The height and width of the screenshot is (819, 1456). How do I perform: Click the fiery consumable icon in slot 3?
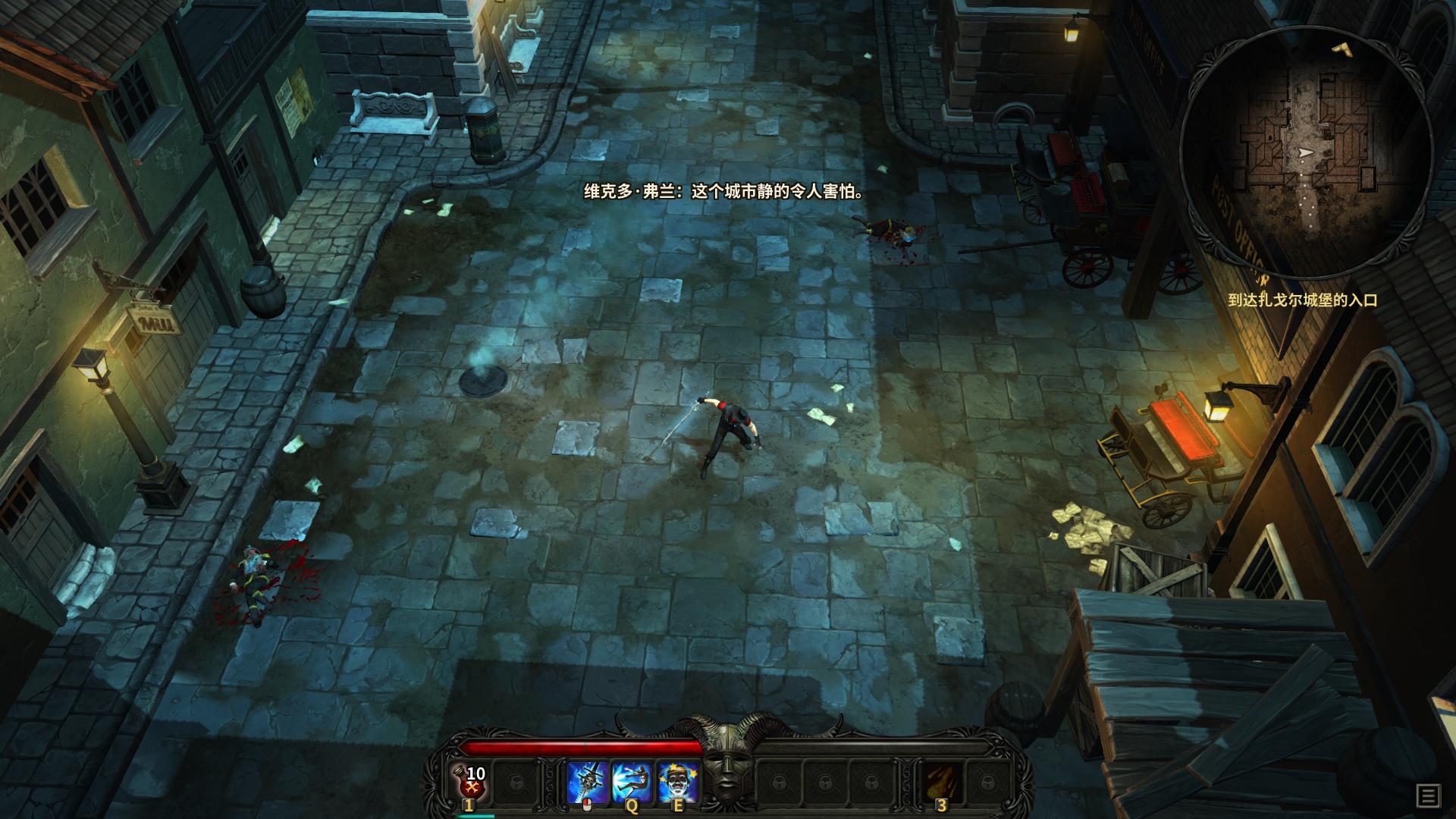click(x=942, y=781)
